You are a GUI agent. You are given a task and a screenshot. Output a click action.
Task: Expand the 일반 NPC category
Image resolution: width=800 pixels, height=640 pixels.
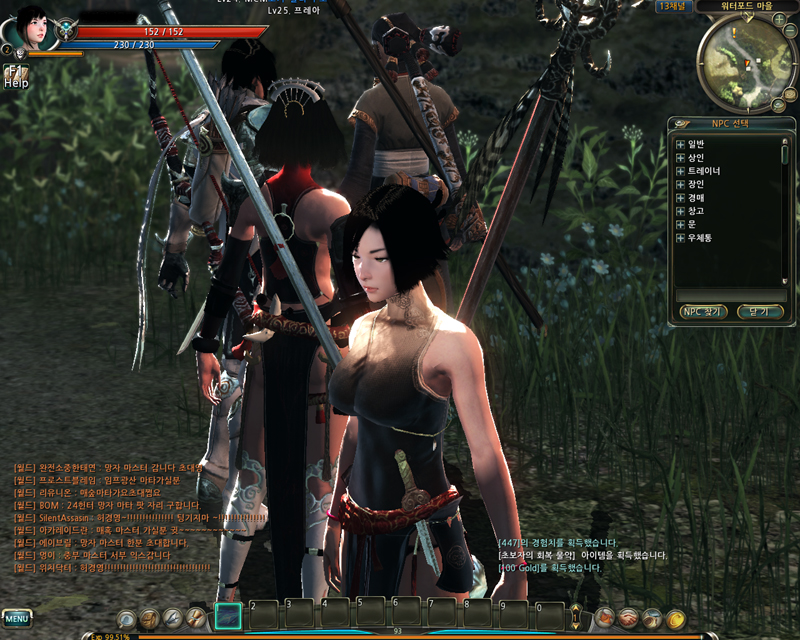point(680,144)
